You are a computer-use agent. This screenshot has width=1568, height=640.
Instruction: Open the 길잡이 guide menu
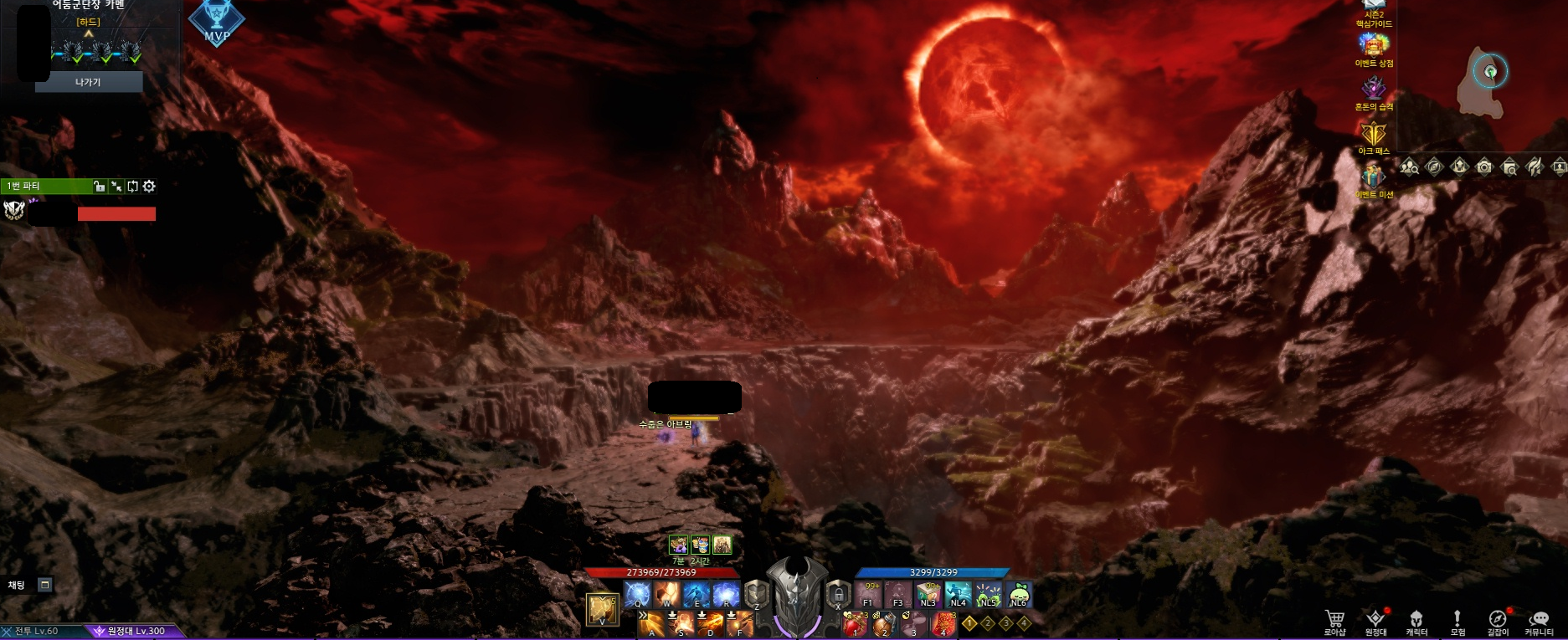coord(1497,620)
